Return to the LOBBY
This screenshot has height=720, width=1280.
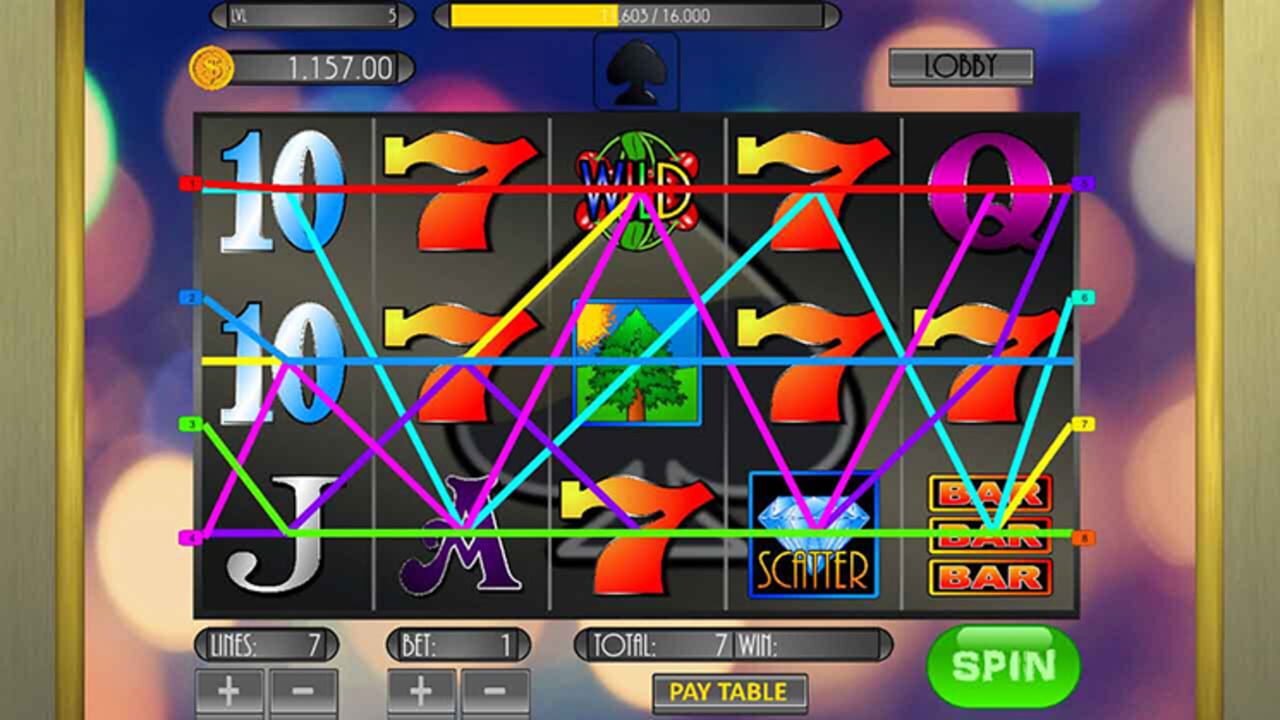point(963,65)
